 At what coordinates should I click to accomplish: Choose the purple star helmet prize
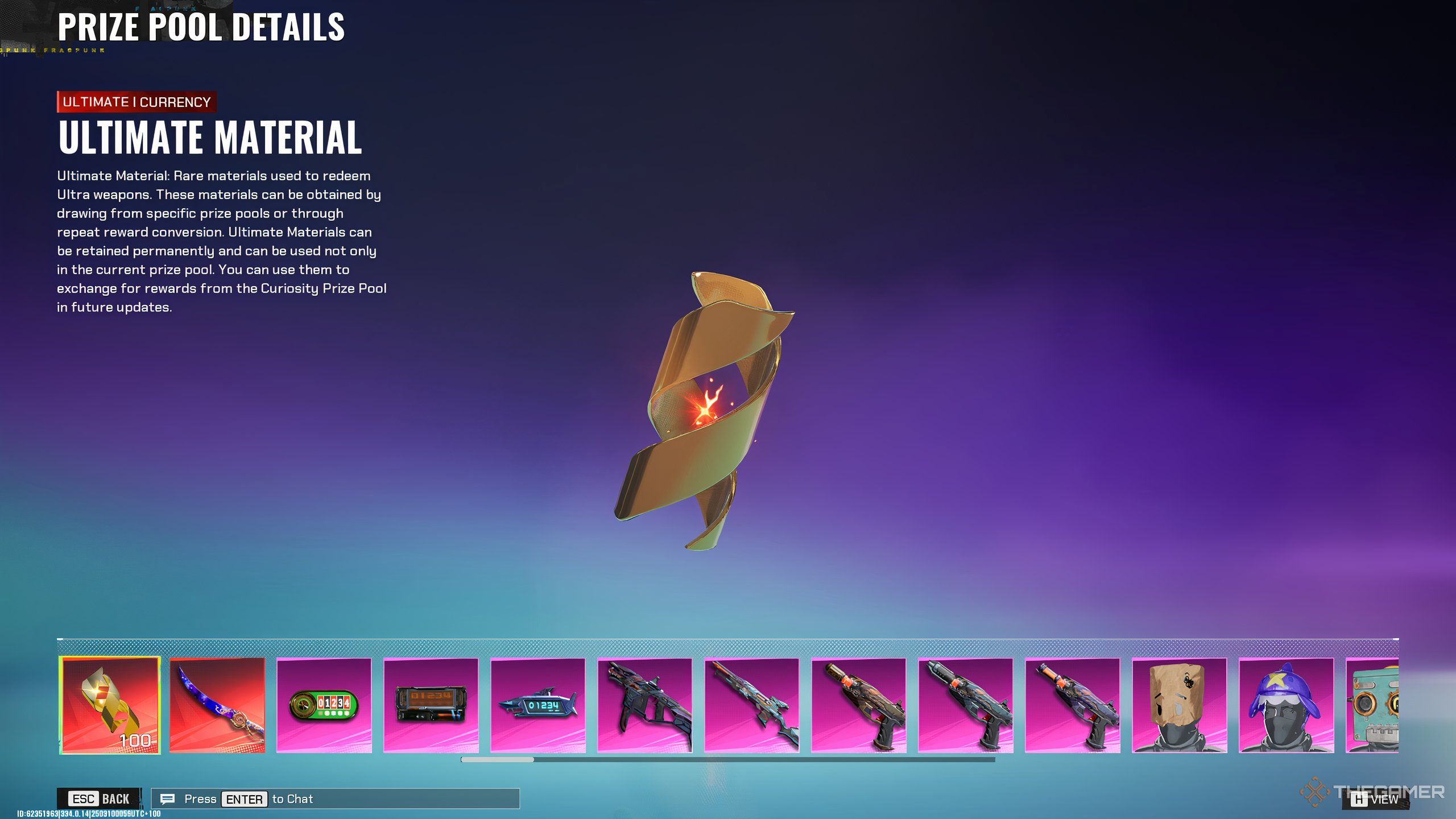click(x=1286, y=705)
